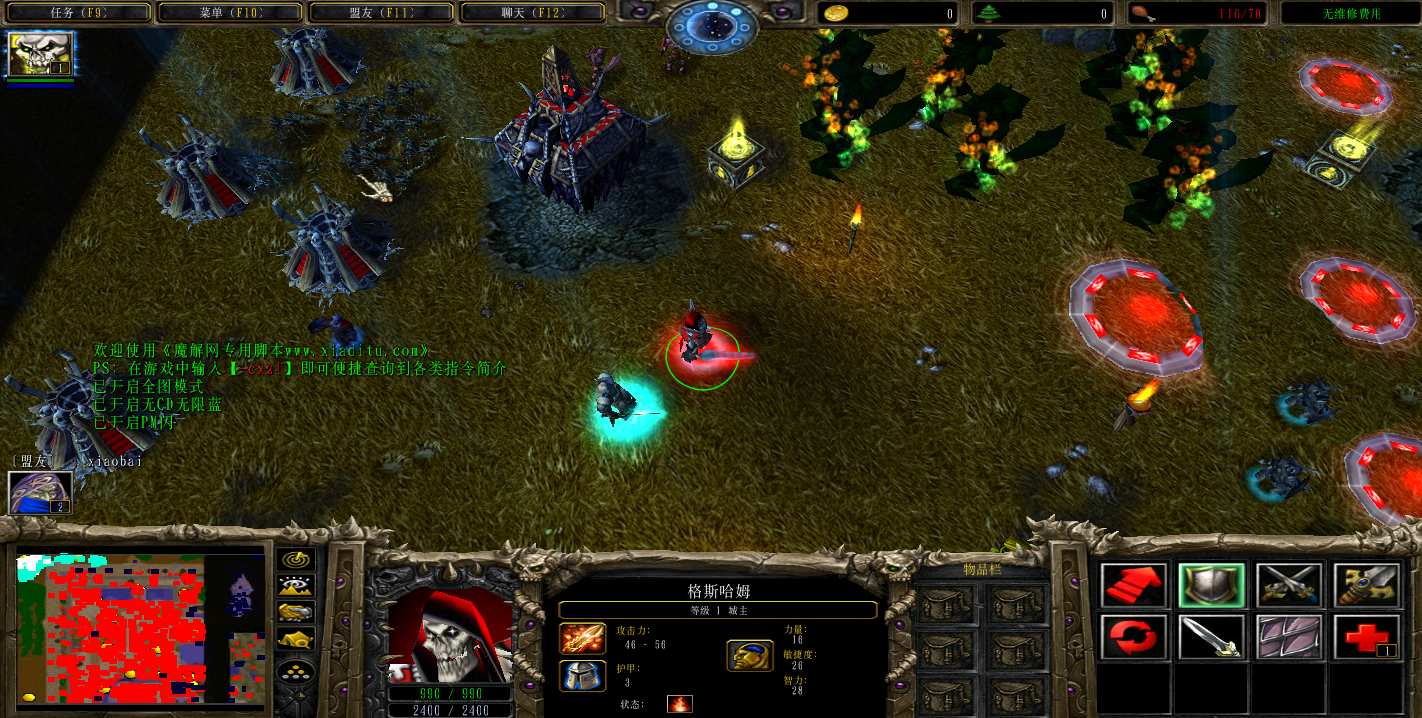The width and height of the screenshot is (1422, 718).
Task: Open the 菜单 (F10) game menu
Action: (230, 13)
